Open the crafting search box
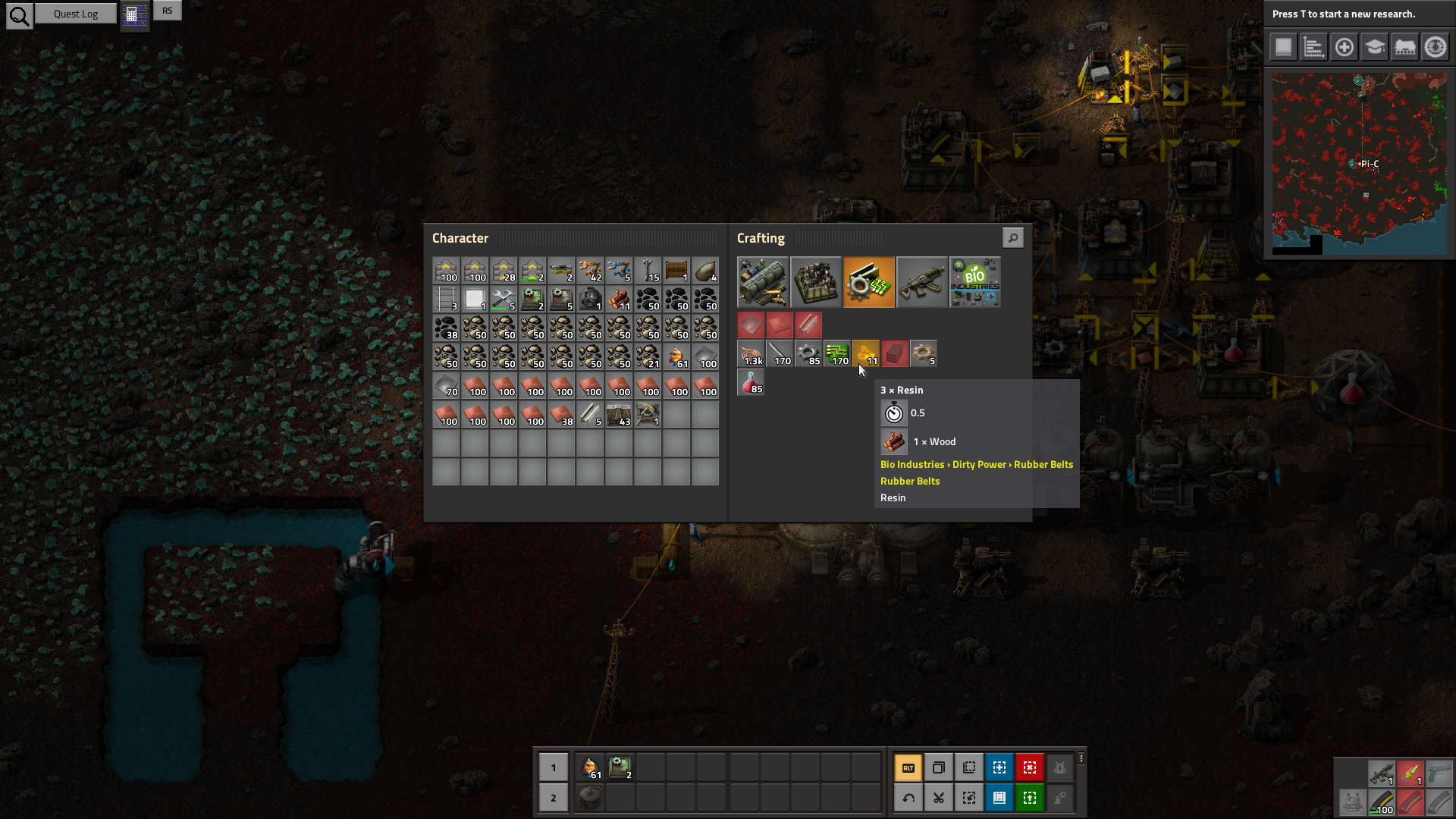 point(1012,238)
